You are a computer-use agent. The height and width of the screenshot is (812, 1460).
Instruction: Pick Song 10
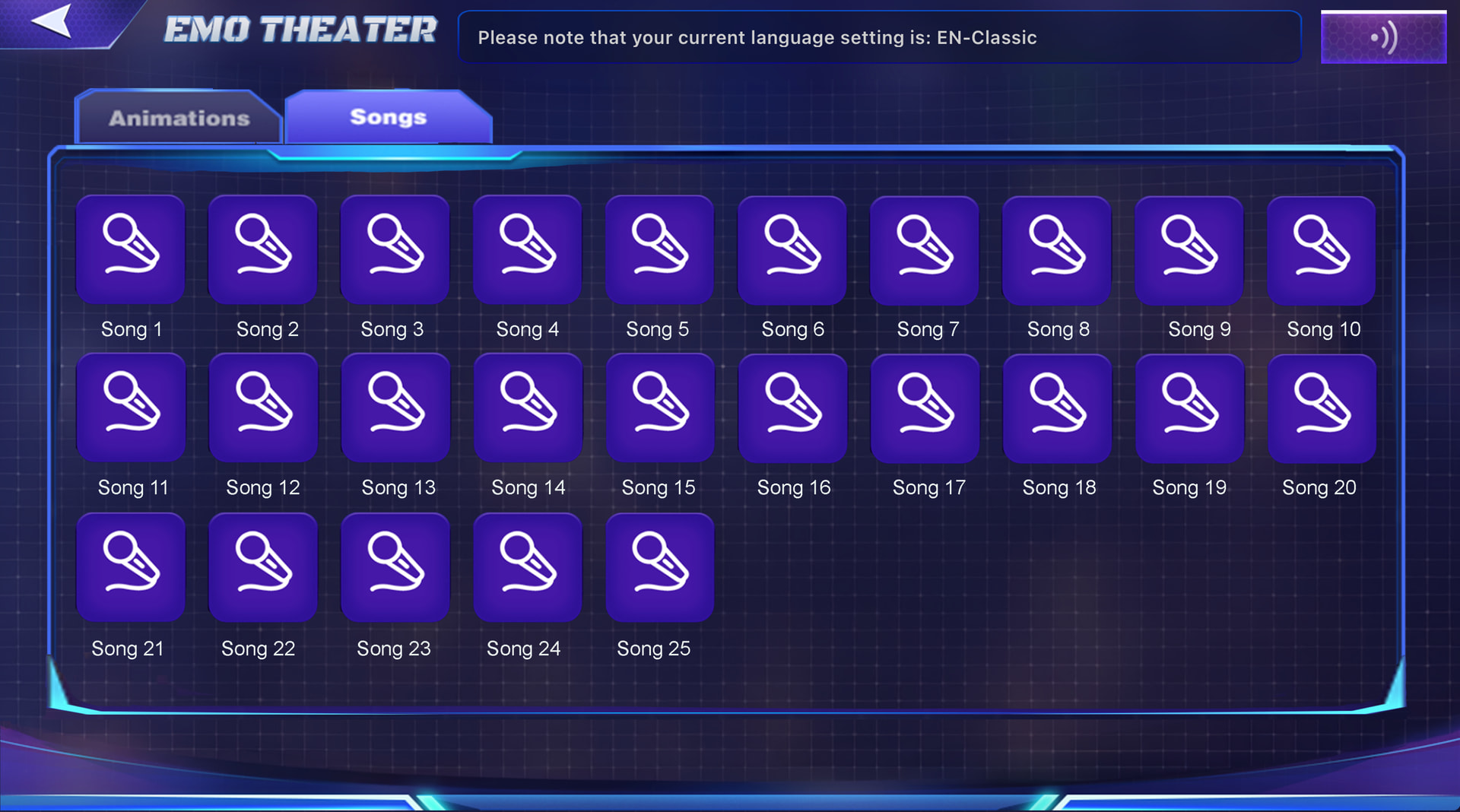1321,249
